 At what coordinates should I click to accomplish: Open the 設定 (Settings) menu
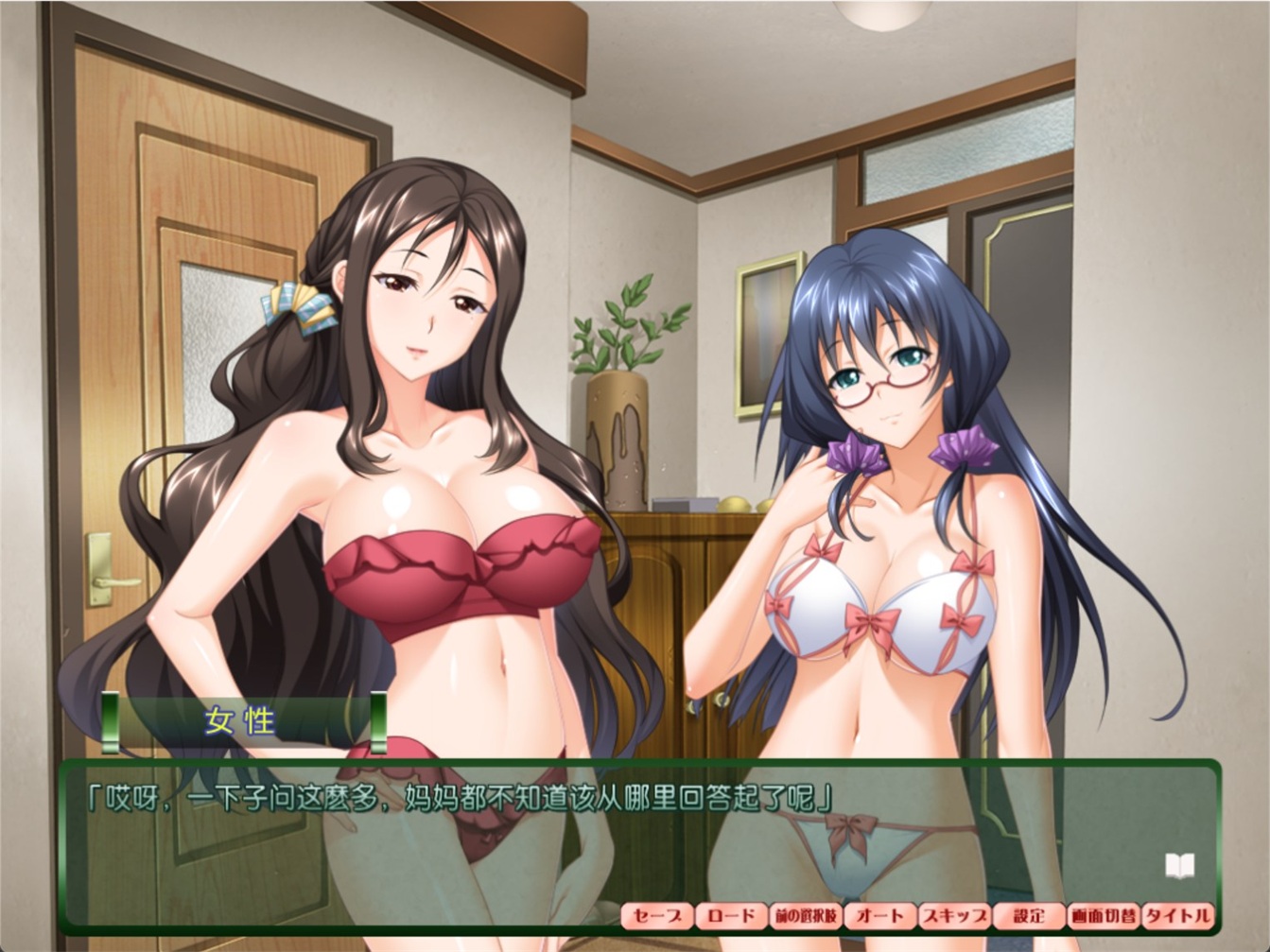click(x=1029, y=915)
